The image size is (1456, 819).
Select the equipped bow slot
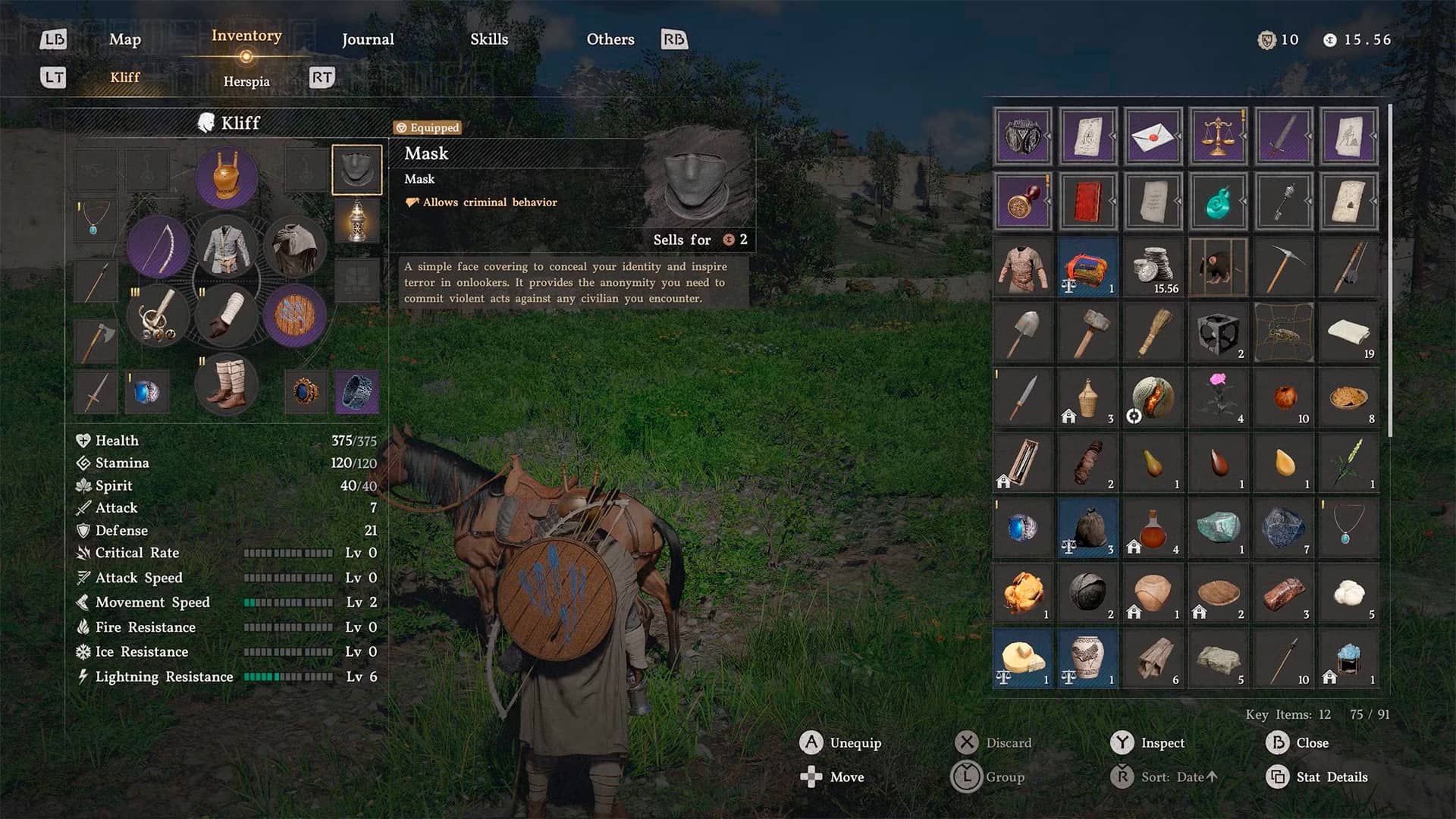(x=158, y=246)
